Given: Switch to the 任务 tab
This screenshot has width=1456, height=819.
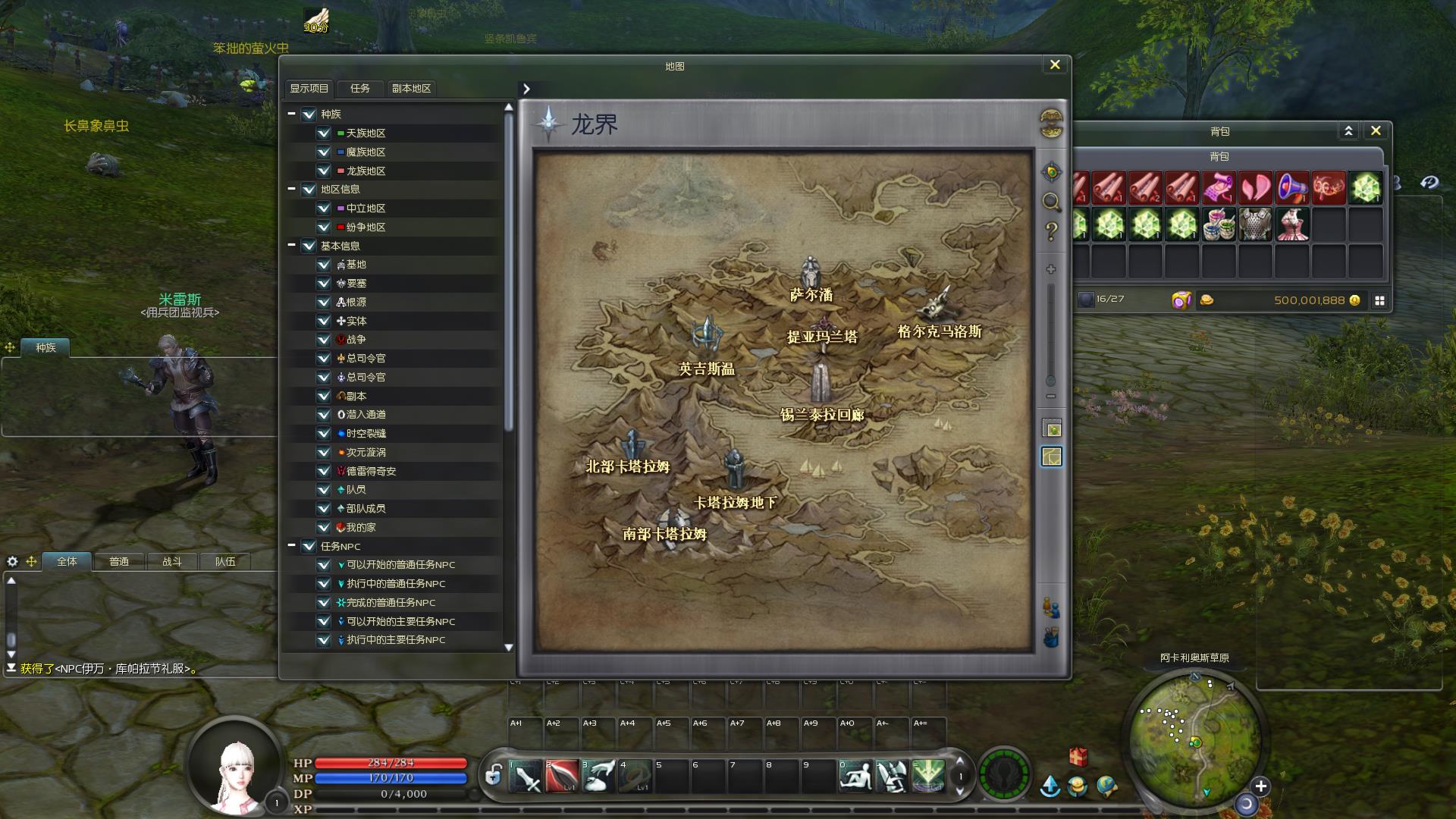Looking at the screenshot, I should click(x=360, y=89).
